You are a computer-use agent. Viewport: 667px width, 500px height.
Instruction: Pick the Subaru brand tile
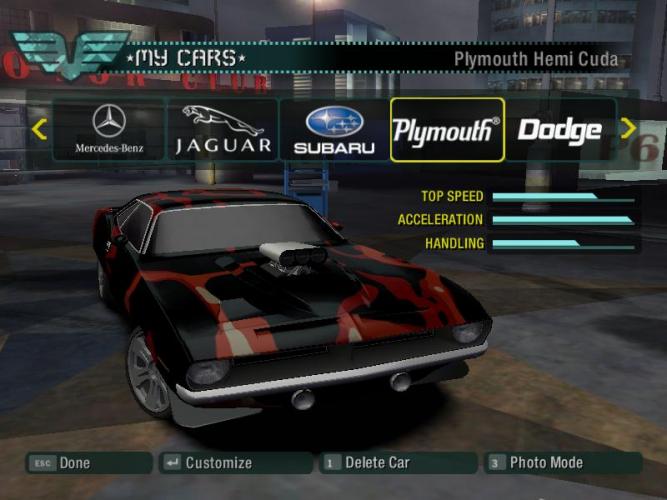pyautogui.click(x=333, y=130)
